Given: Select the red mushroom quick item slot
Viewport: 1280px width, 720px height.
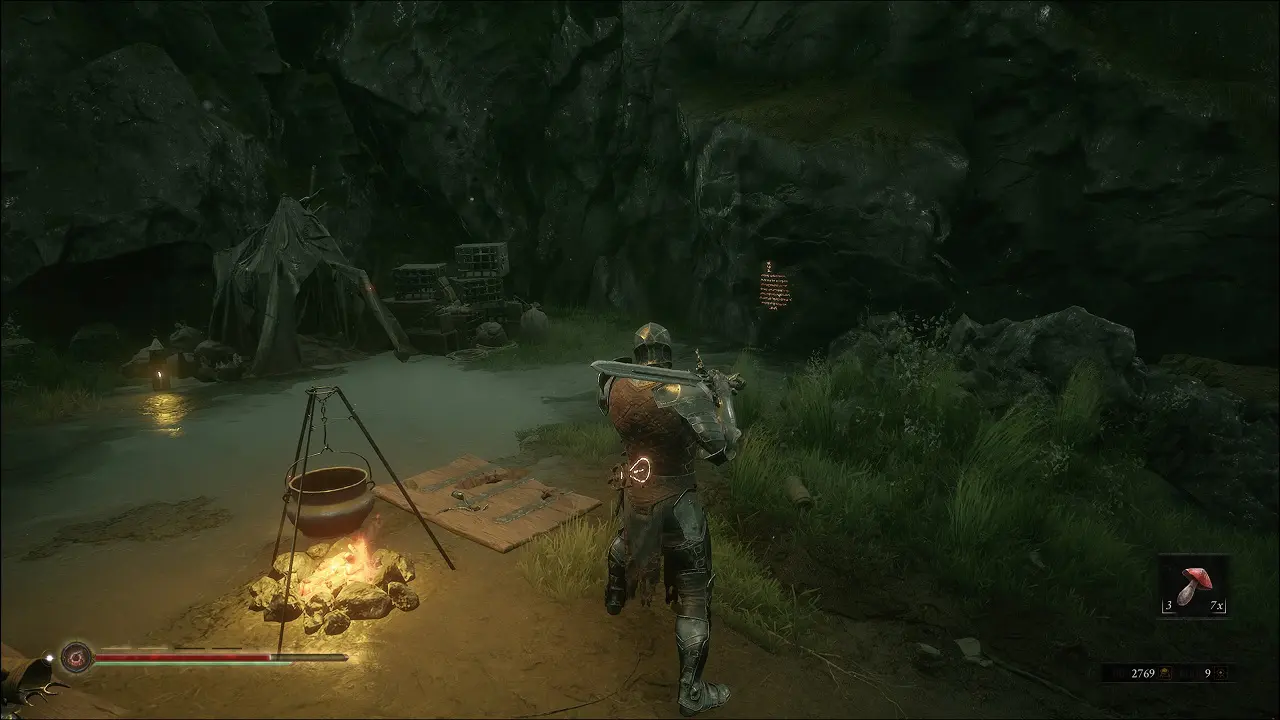Looking at the screenshot, I should coord(1194,586).
